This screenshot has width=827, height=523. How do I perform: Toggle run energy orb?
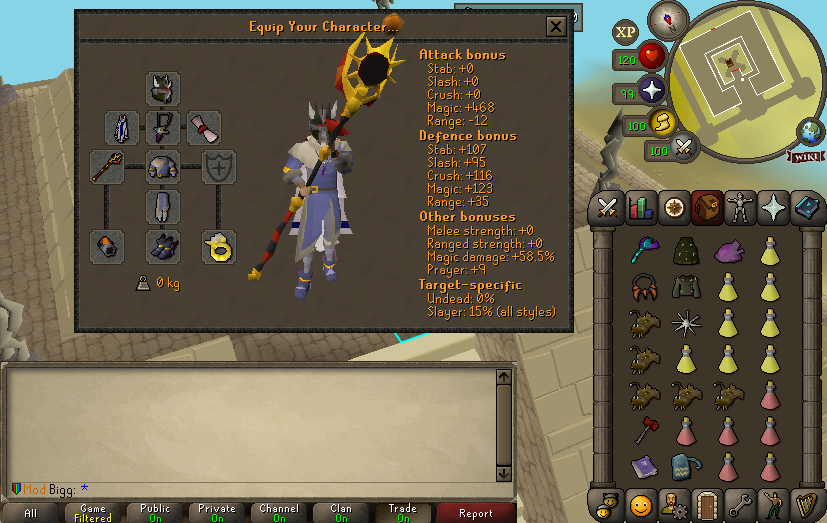tap(660, 124)
